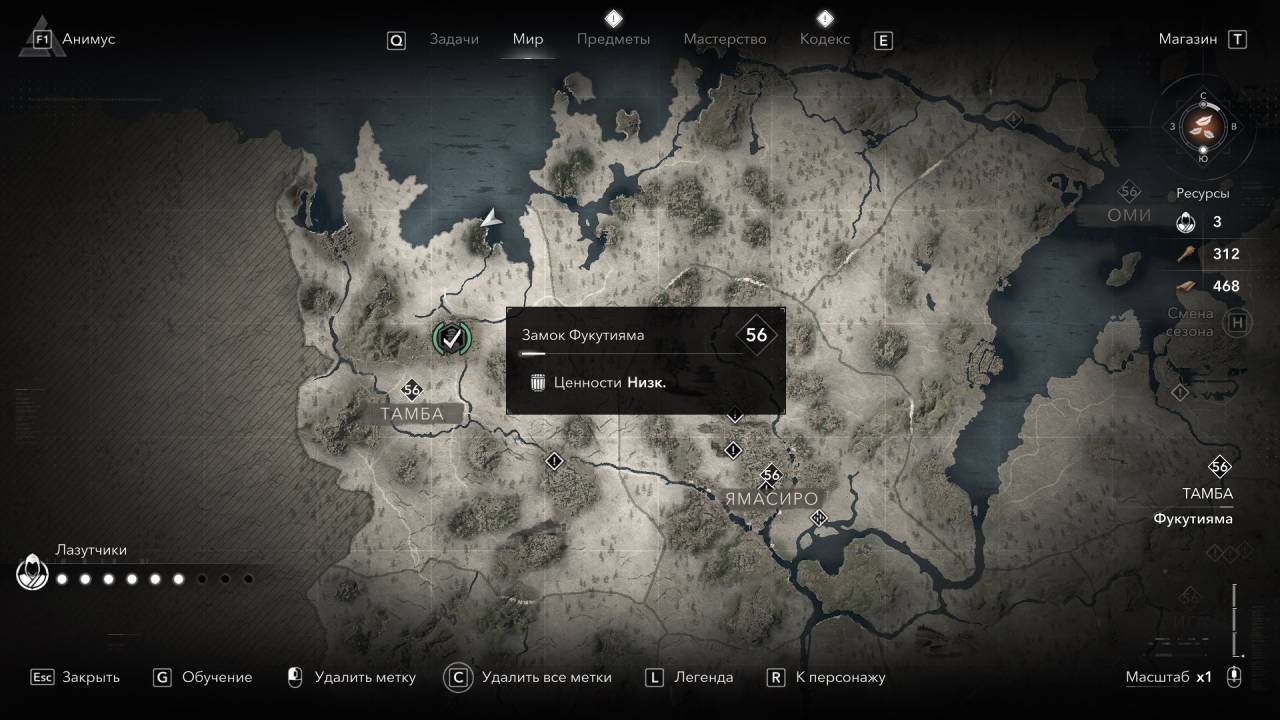Select the Оми region label
This screenshot has width=1280, height=720.
point(1129,215)
